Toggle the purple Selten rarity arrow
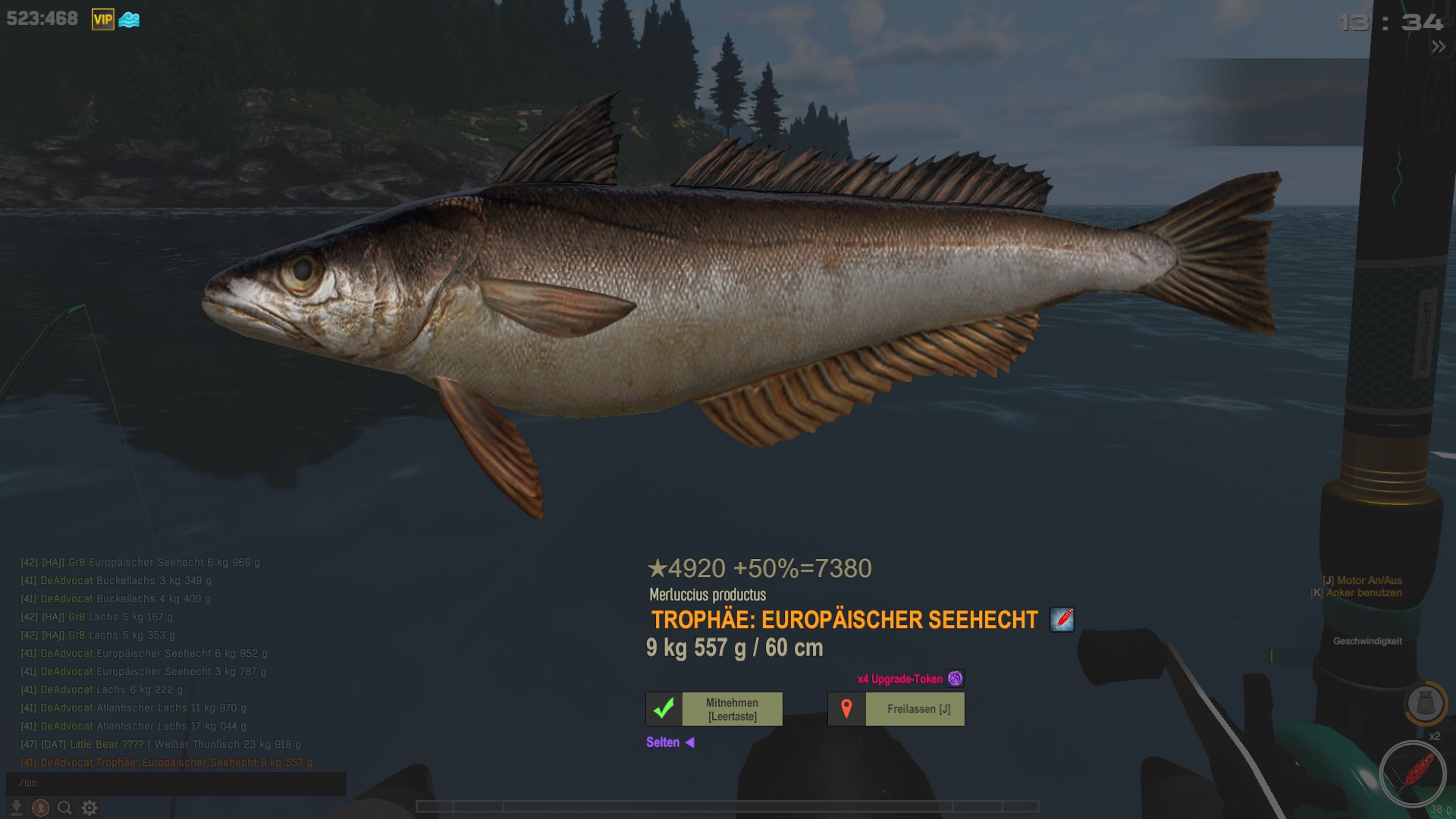Screen dimensions: 1456x819 coord(689,742)
